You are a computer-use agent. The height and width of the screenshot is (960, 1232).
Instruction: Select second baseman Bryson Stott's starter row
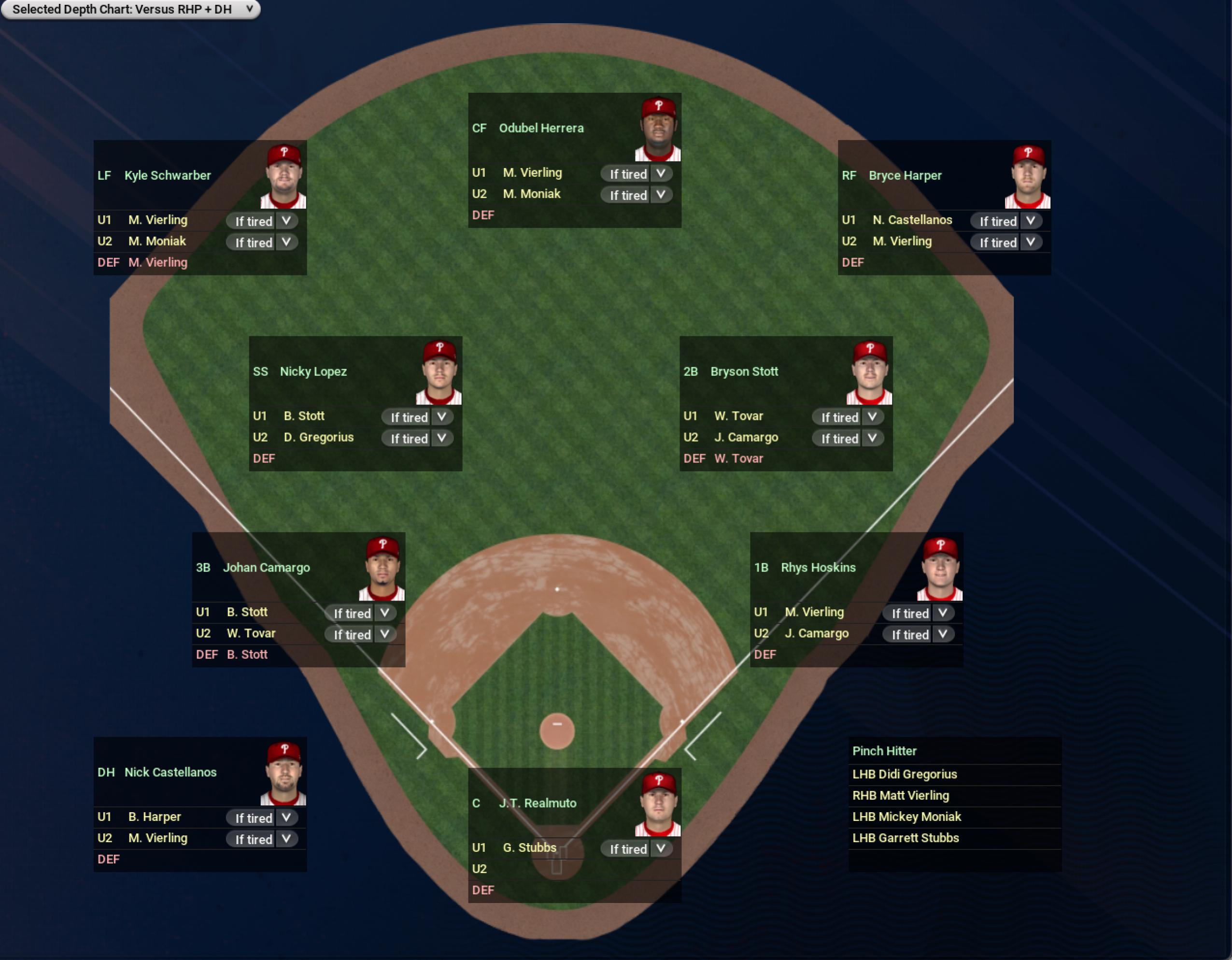744,372
